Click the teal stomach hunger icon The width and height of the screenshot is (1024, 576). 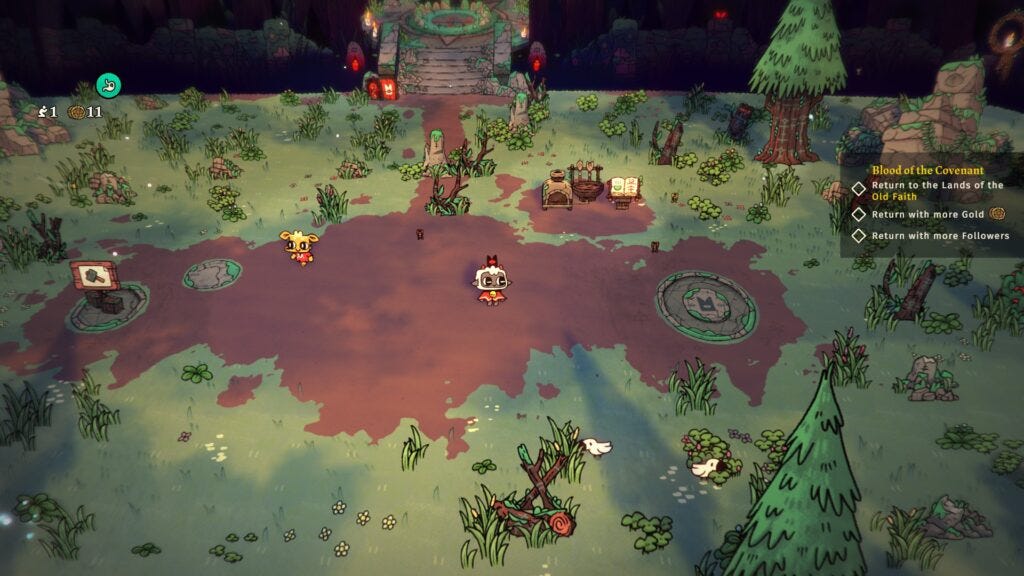(108, 85)
